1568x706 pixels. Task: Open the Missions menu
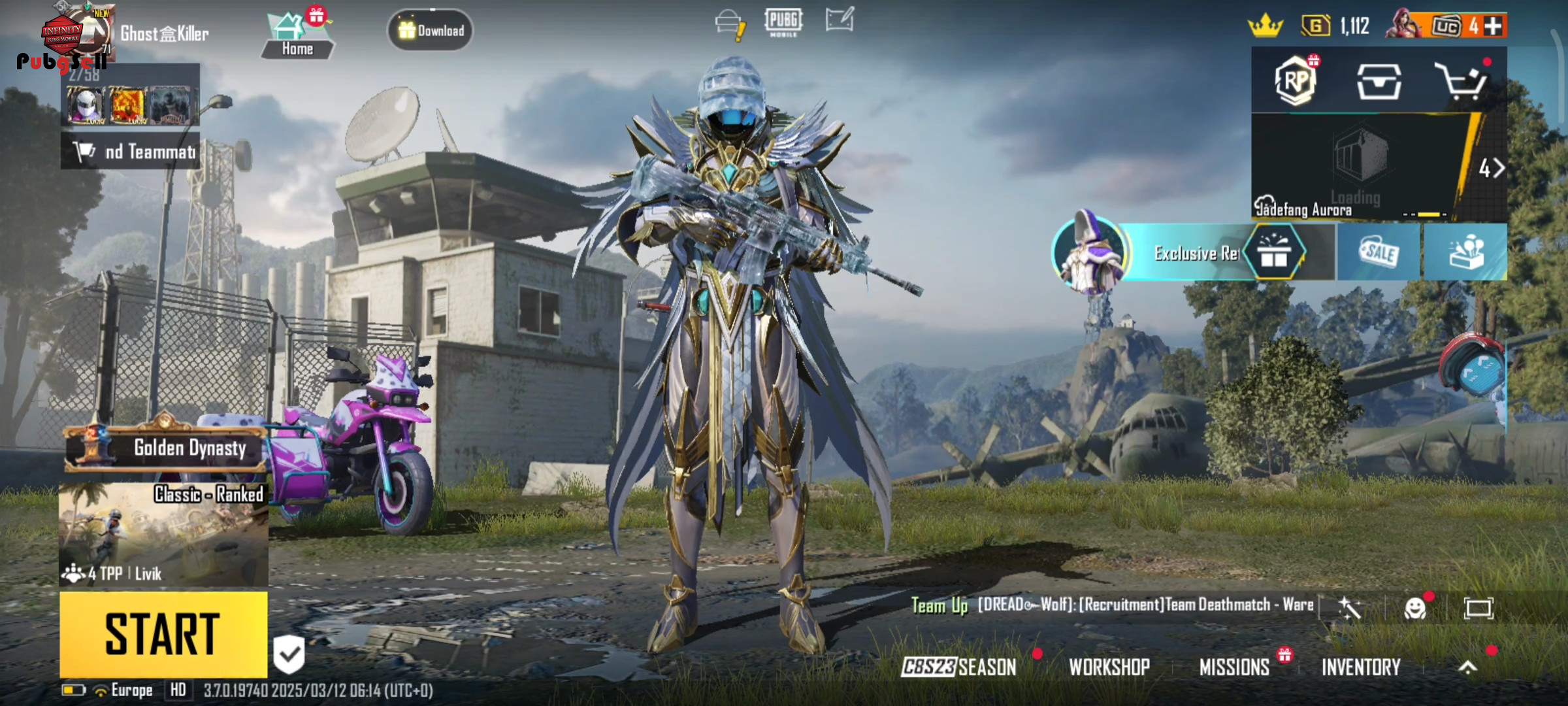pyautogui.click(x=1234, y=667)
